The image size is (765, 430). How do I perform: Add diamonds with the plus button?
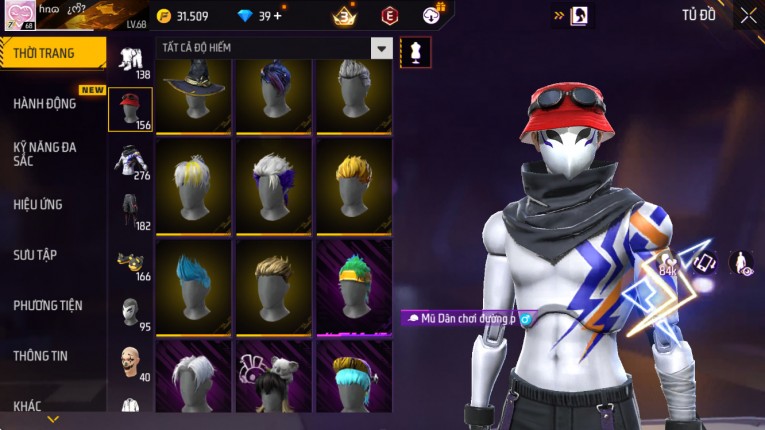click(x=277, y=16)
